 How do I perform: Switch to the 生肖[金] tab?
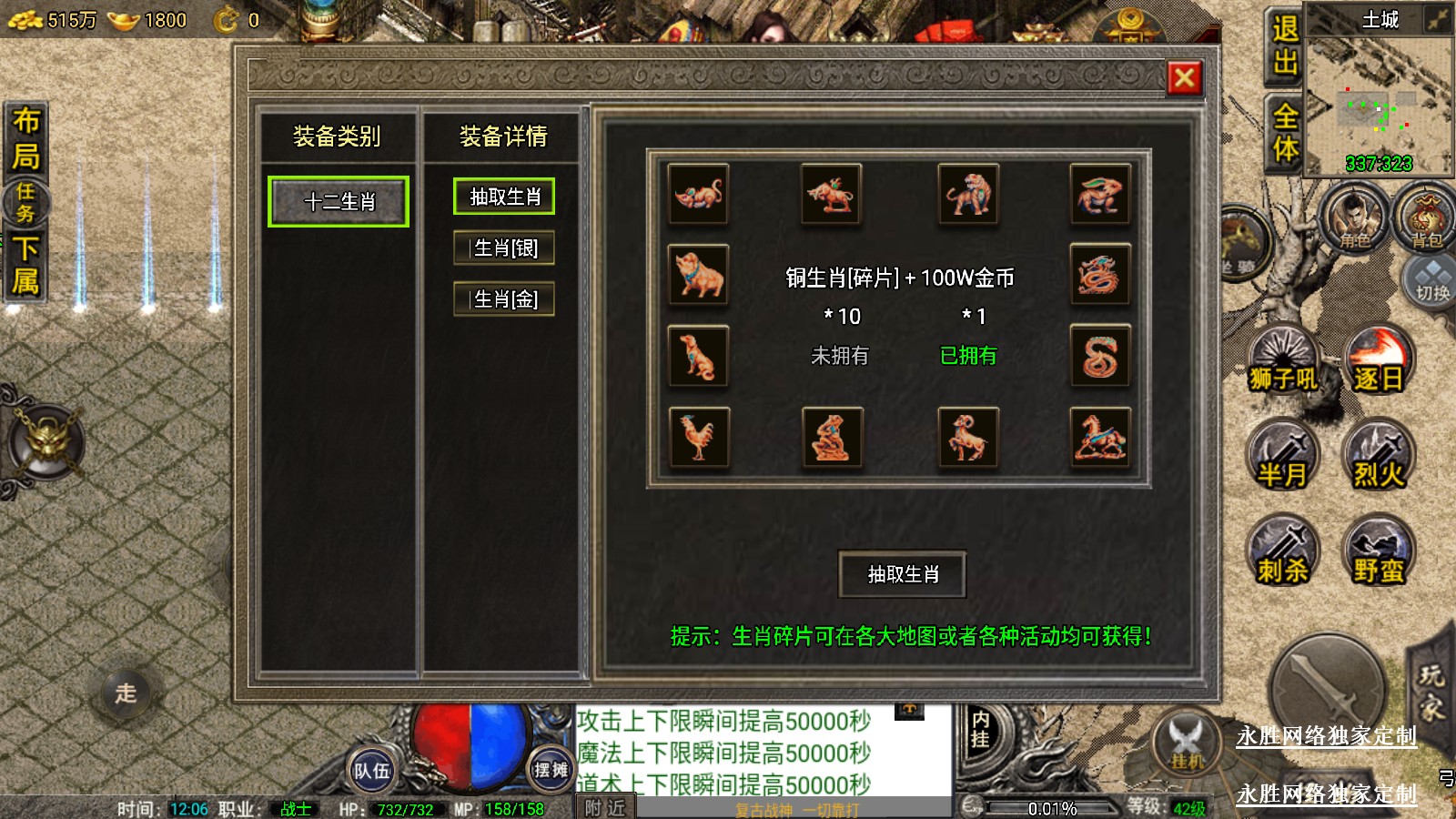point(504,298)
